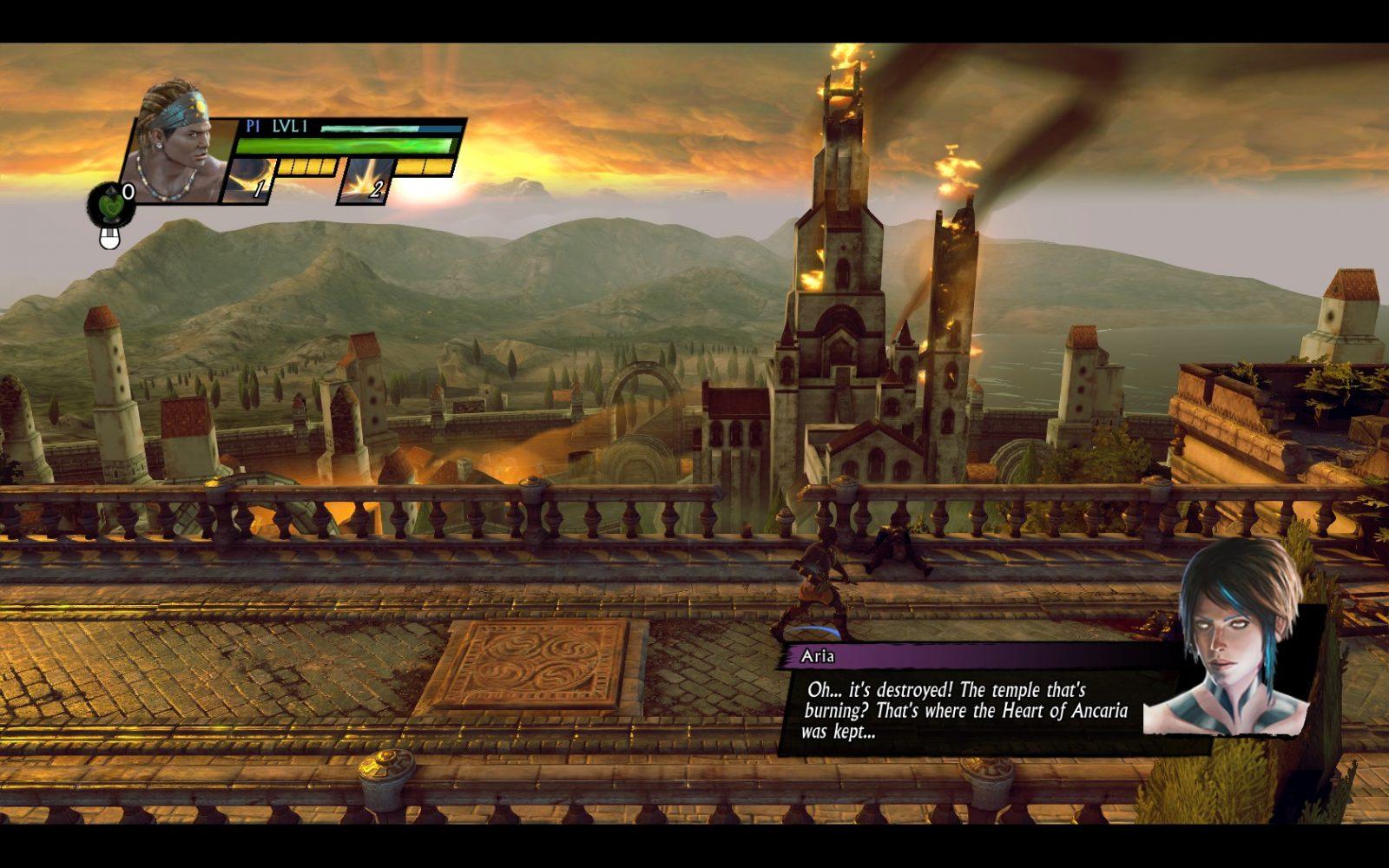Activate the burst skill 2 icon
The height and width of the screenshot is (868, 1389).
[x=365, y=181]
